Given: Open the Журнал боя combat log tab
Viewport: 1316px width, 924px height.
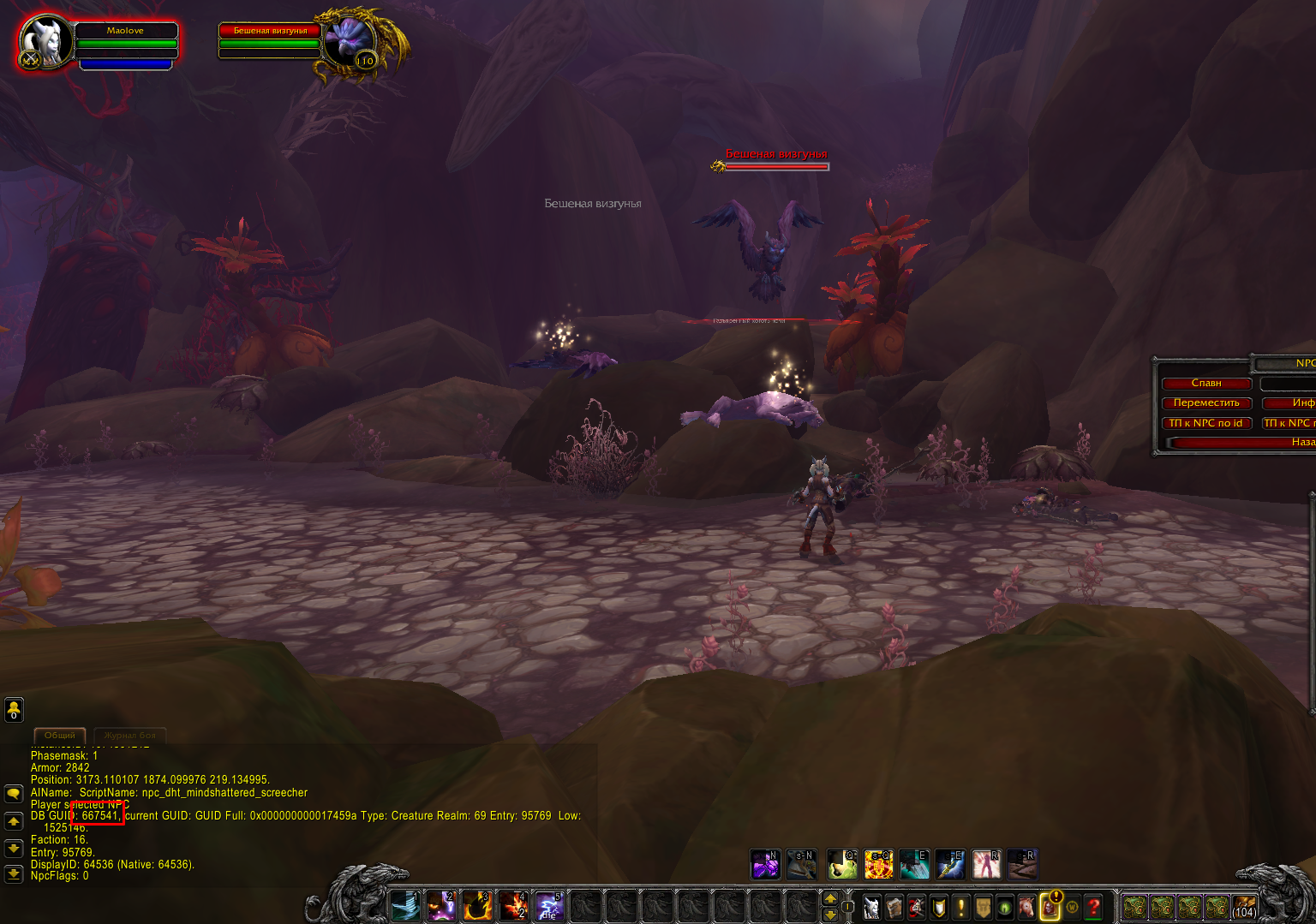Looking at the screenshot, I should coord(130,735).
